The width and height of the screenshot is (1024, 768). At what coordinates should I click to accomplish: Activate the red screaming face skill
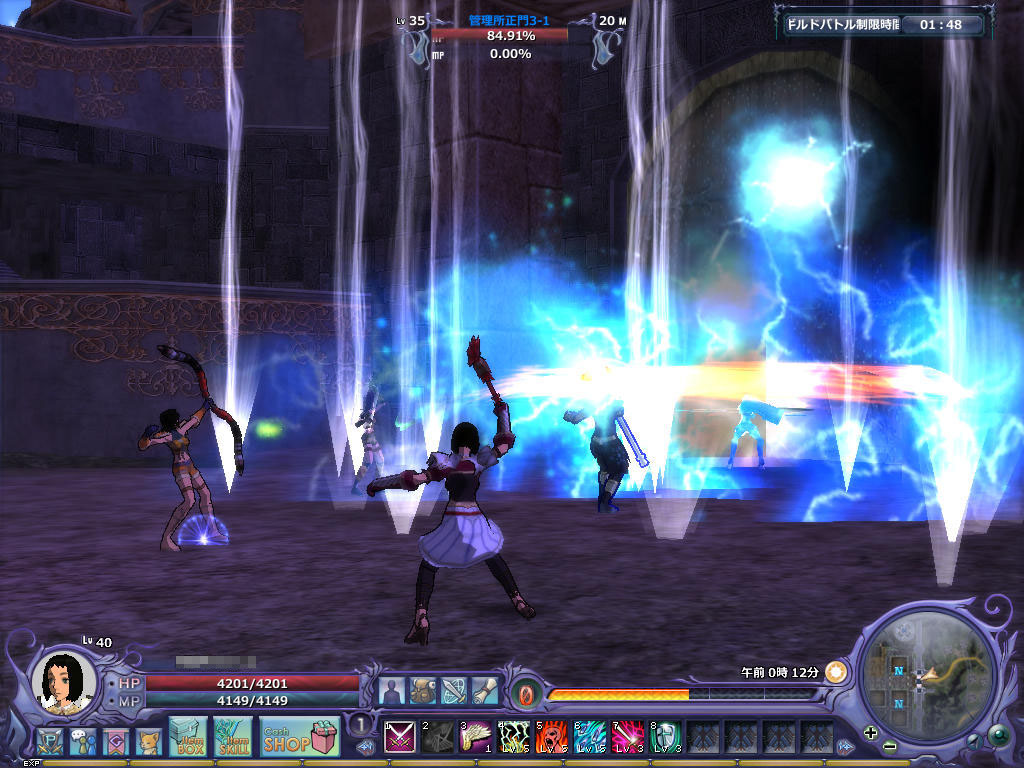click(x=552, y=737)
